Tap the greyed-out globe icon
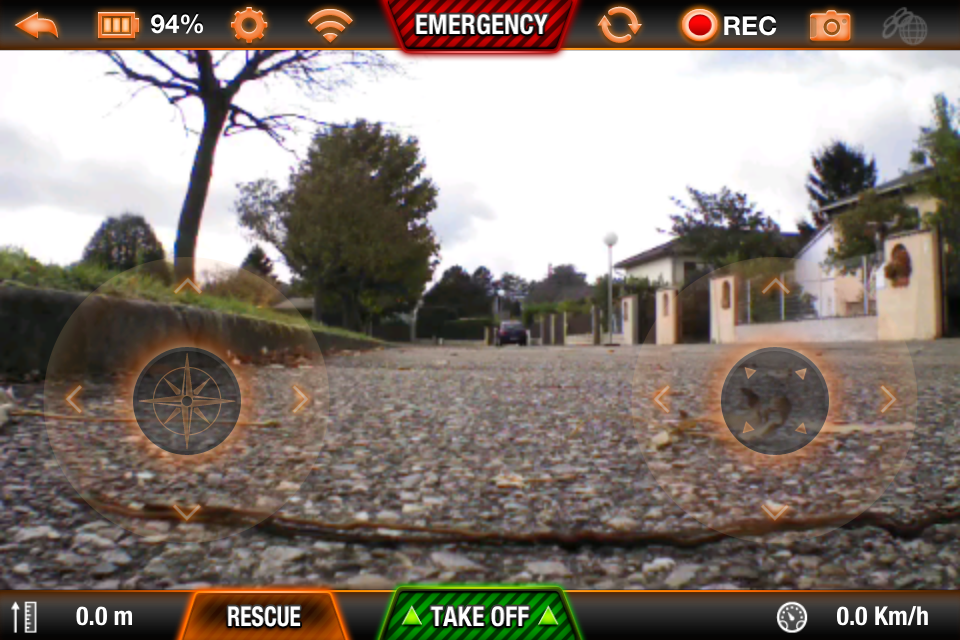The height and width of the screenshot is (640, 960). (904, 25)
